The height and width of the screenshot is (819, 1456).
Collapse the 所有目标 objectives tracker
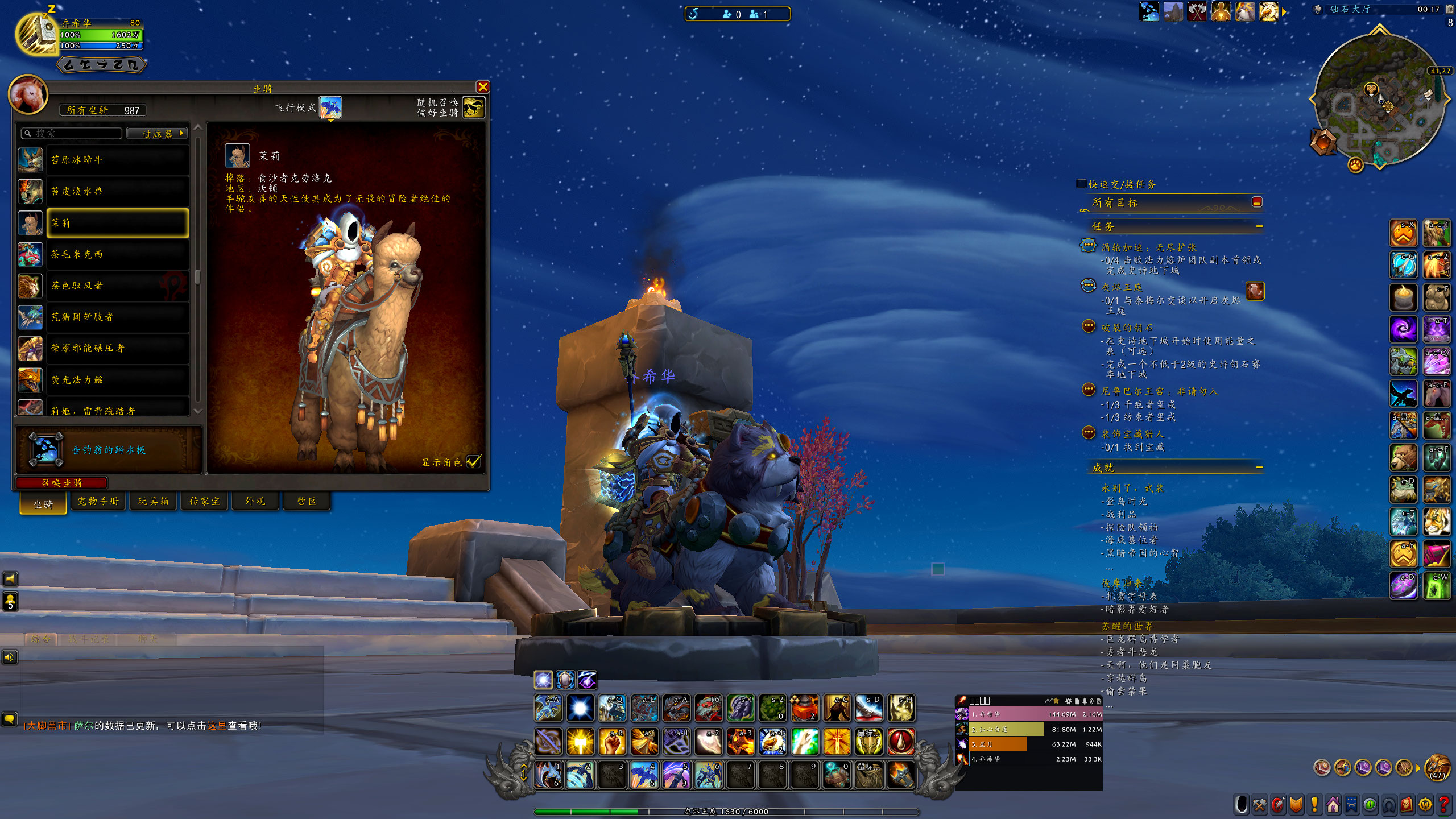1257,202
